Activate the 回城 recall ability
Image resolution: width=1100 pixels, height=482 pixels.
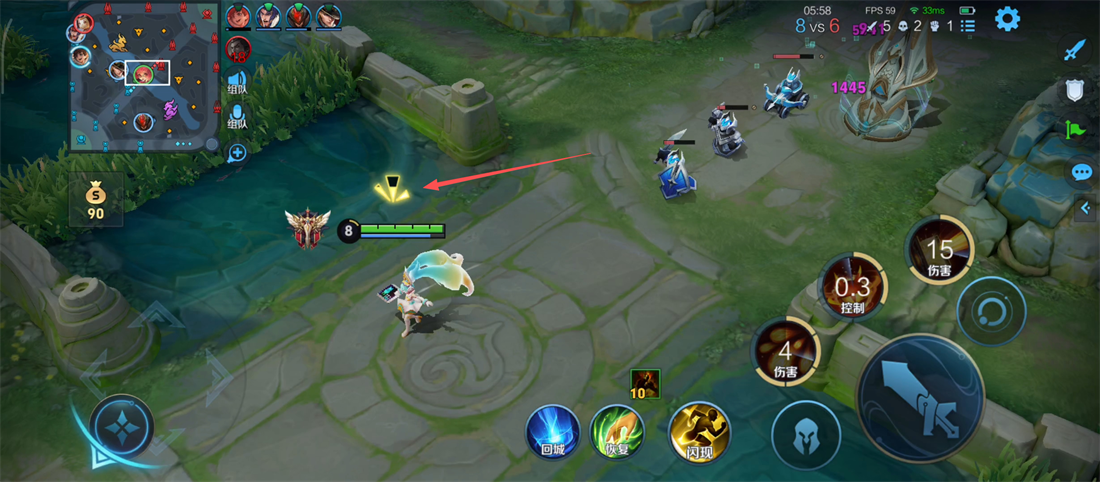(x=552, y=432)
